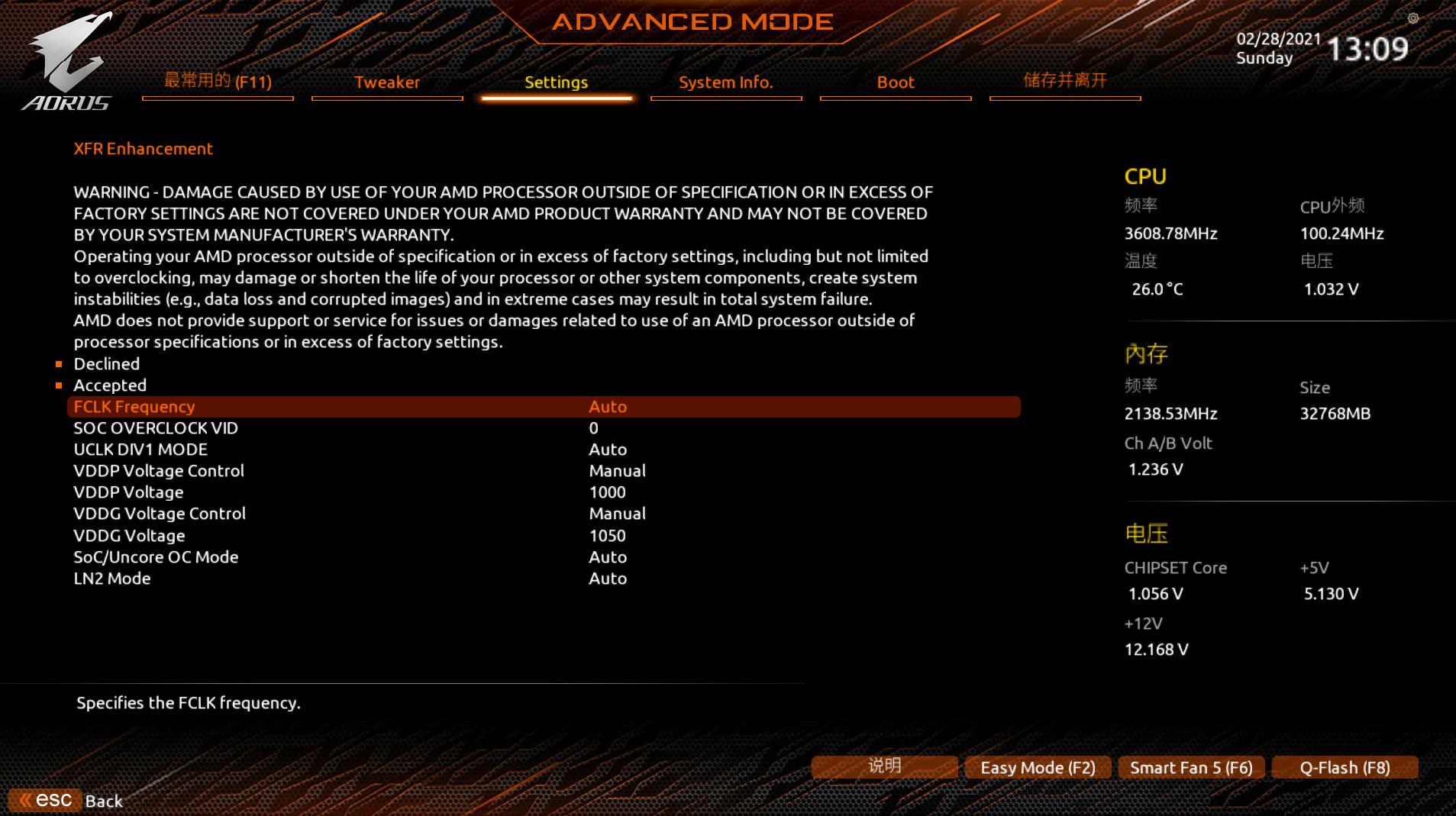The height and width of the screenshot is (816, 1456).
Task: Switch to the Tweaker tab
Action: [386, 82]
